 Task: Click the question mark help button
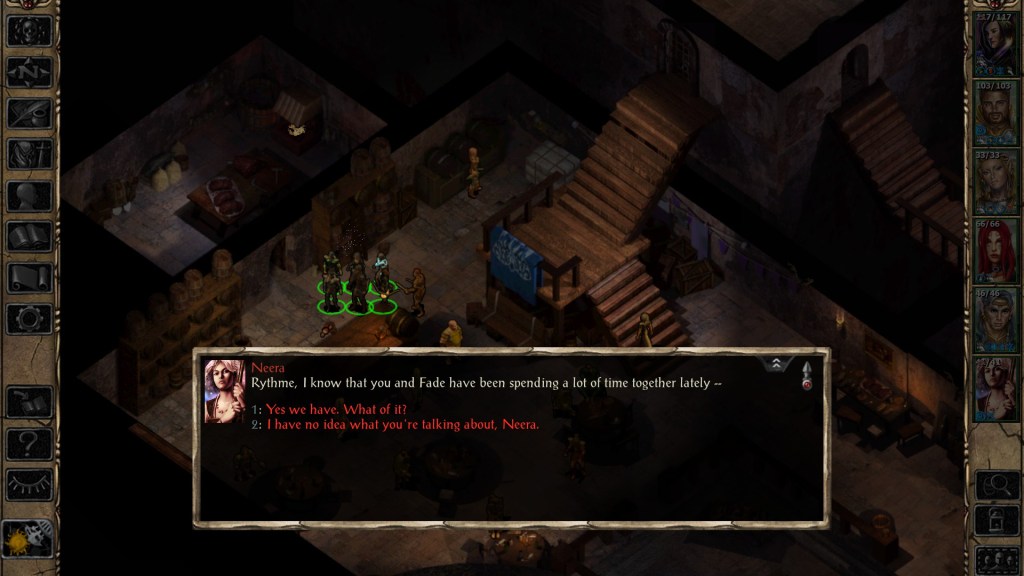pyautogui.click(x=30, y=443)
